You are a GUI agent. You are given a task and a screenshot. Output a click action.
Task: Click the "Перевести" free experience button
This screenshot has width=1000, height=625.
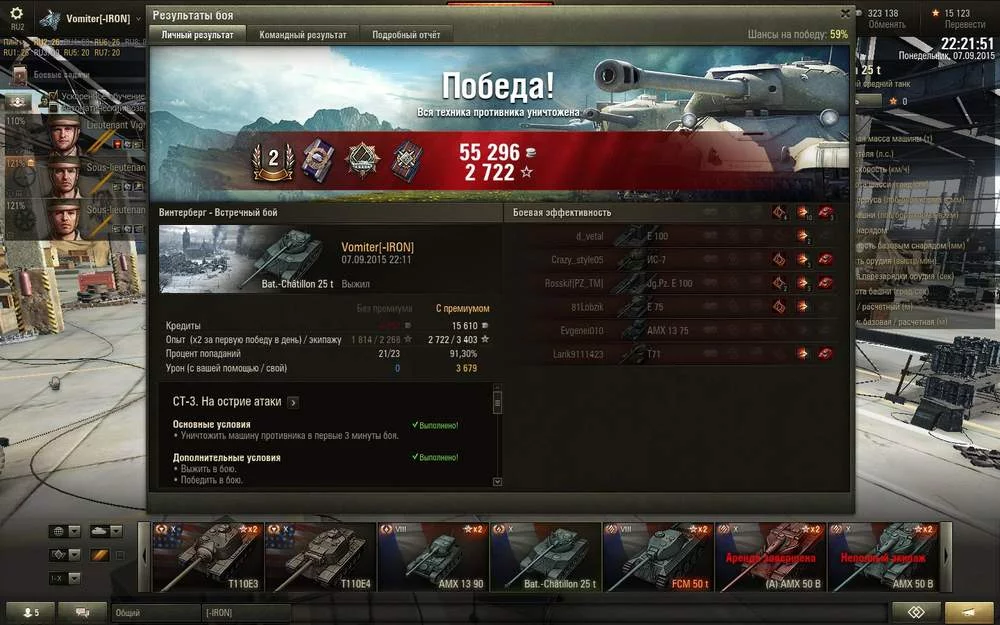[964, 25]
